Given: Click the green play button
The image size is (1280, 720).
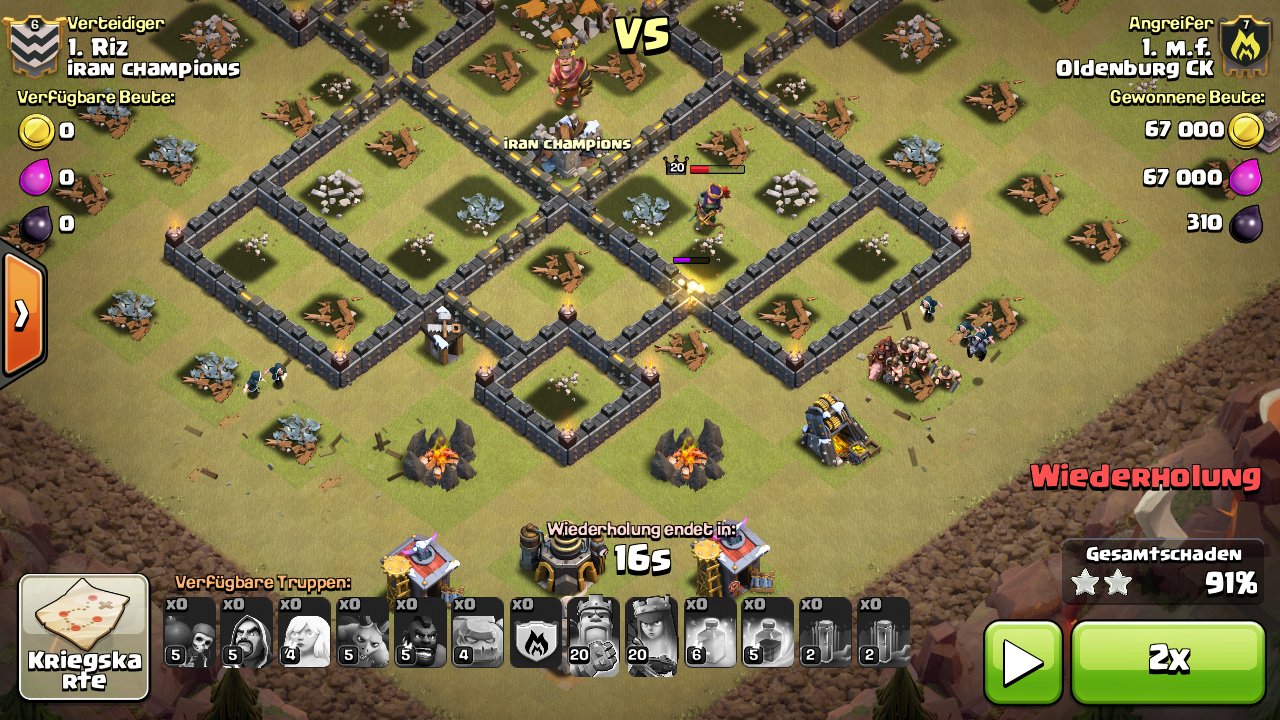Looking at the screenshot, I should (x=1023, y=662).
